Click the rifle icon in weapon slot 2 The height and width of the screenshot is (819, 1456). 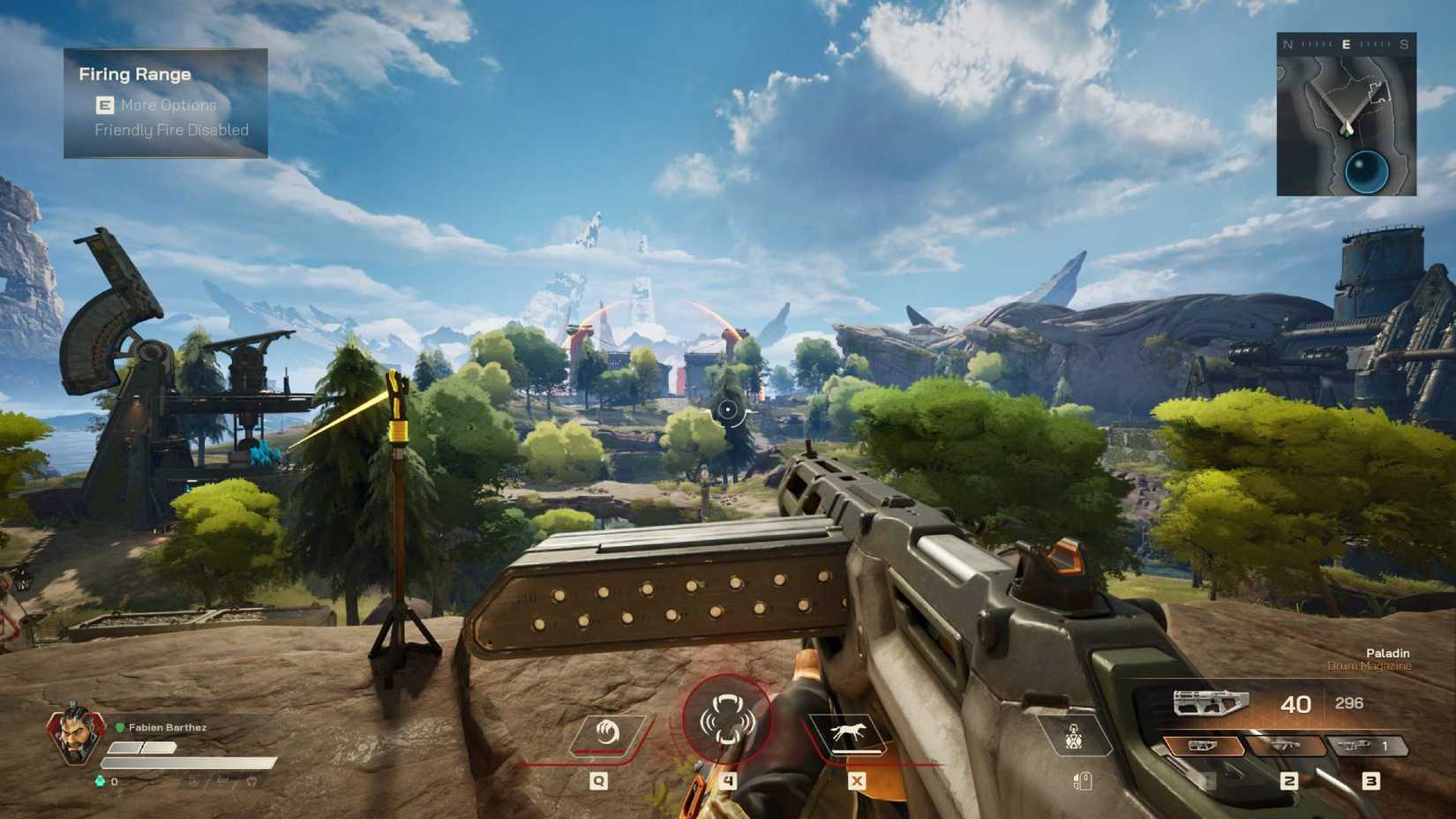pos(1287,746)
